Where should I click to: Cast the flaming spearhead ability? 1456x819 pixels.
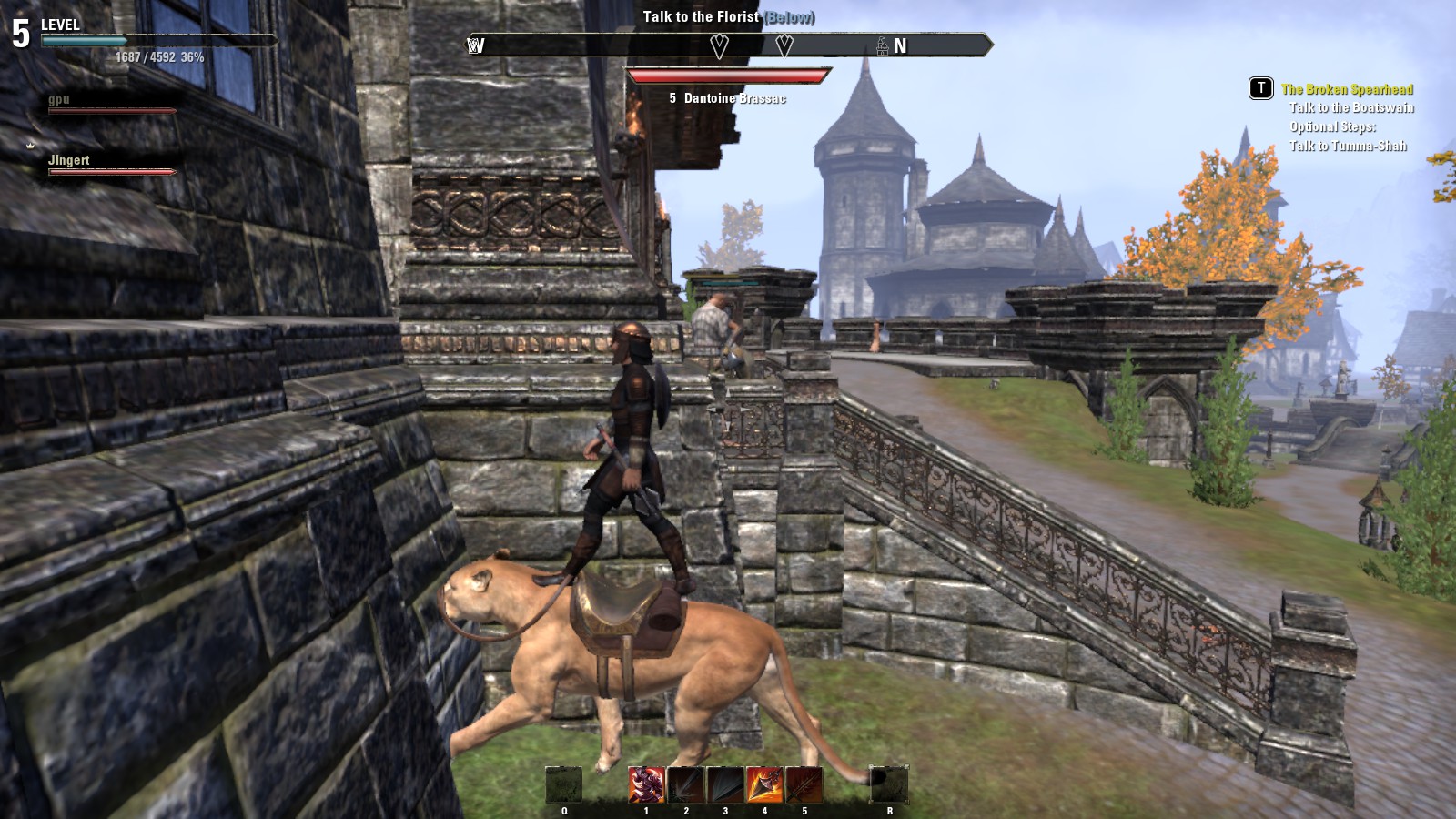764,784
